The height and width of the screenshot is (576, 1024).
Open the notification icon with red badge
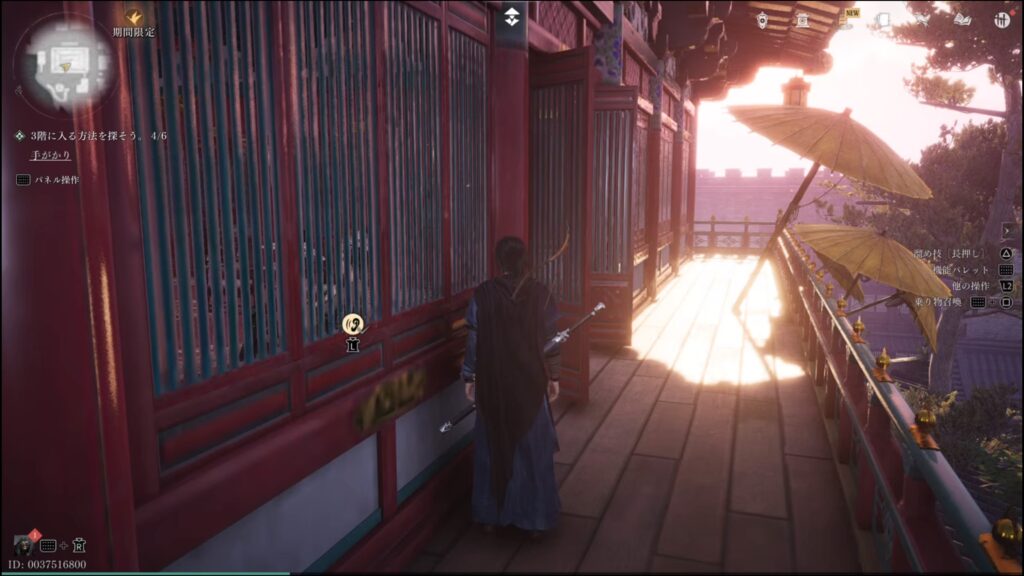point(23,545)
